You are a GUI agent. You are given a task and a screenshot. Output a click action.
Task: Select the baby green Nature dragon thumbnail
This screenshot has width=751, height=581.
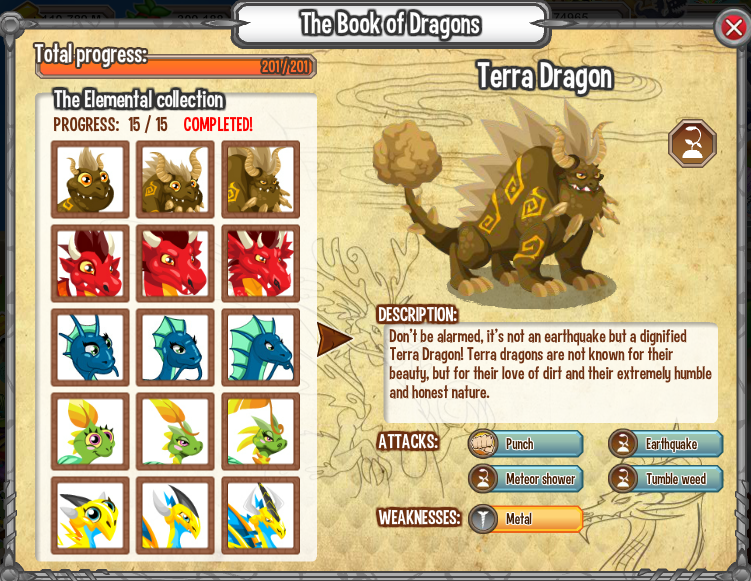tap(91, 432)
